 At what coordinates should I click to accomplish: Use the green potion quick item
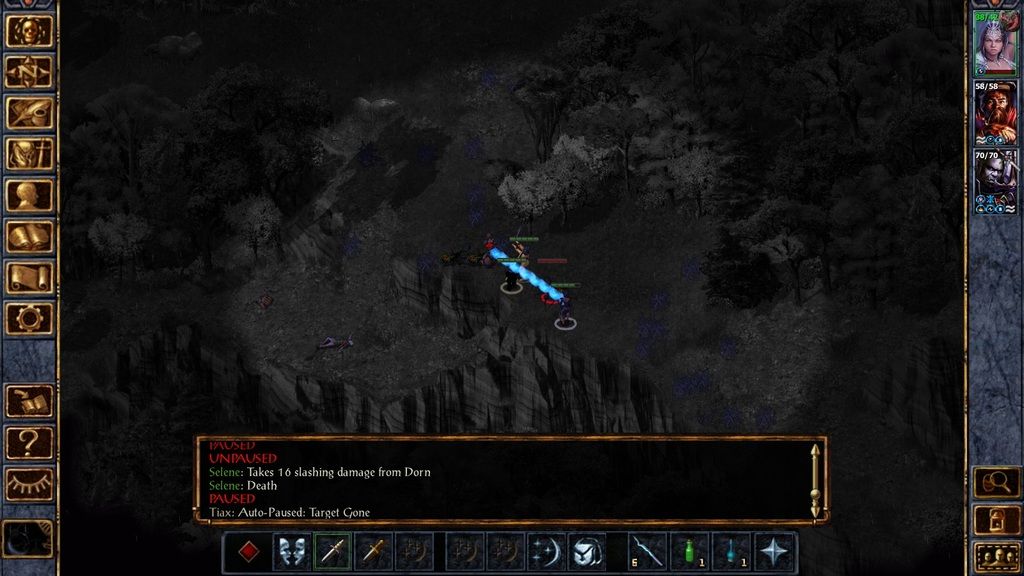[689, 551]
